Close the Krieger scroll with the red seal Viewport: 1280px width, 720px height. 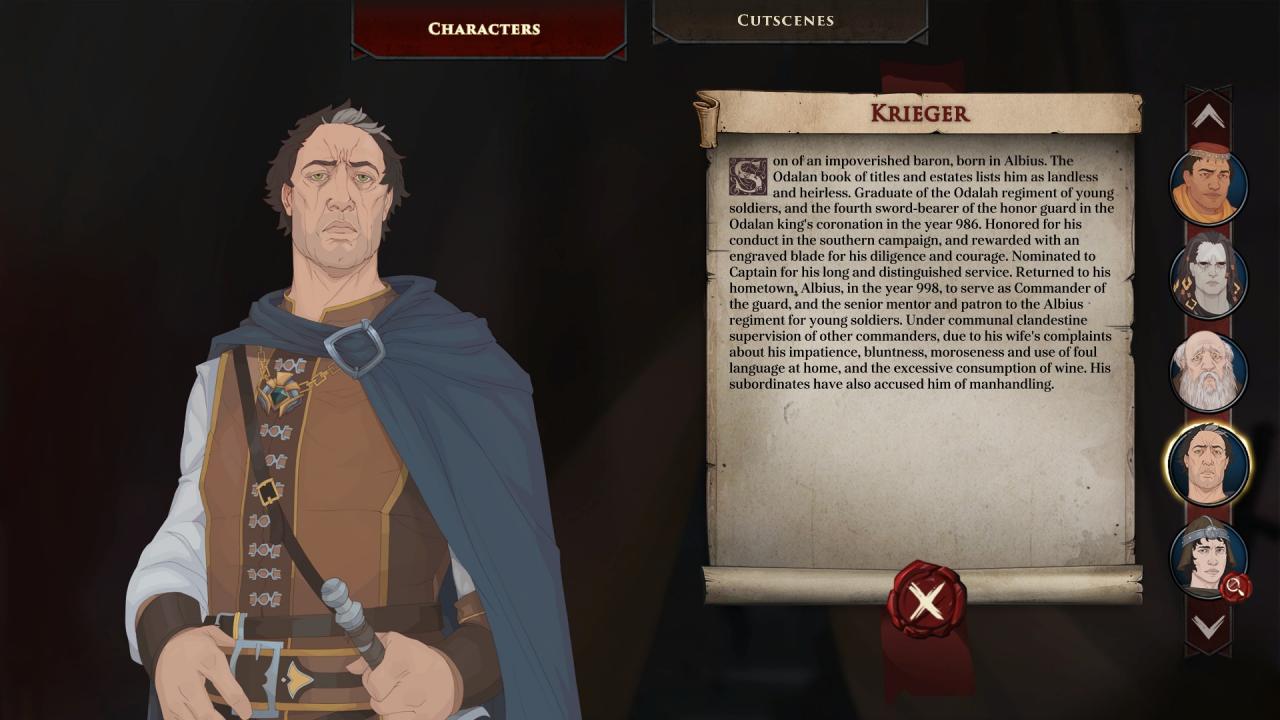926,600
